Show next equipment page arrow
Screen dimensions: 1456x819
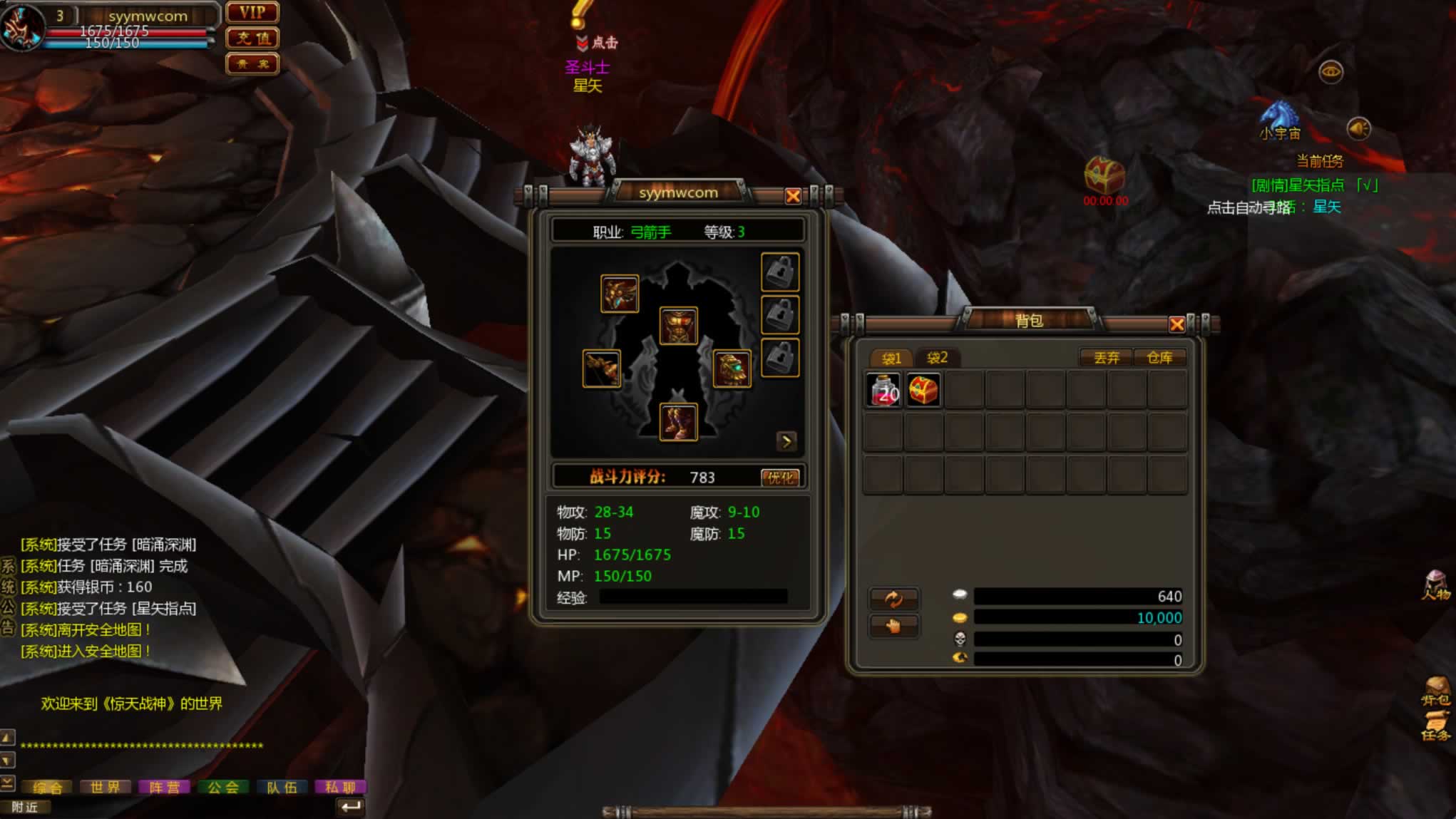(786, 441)
